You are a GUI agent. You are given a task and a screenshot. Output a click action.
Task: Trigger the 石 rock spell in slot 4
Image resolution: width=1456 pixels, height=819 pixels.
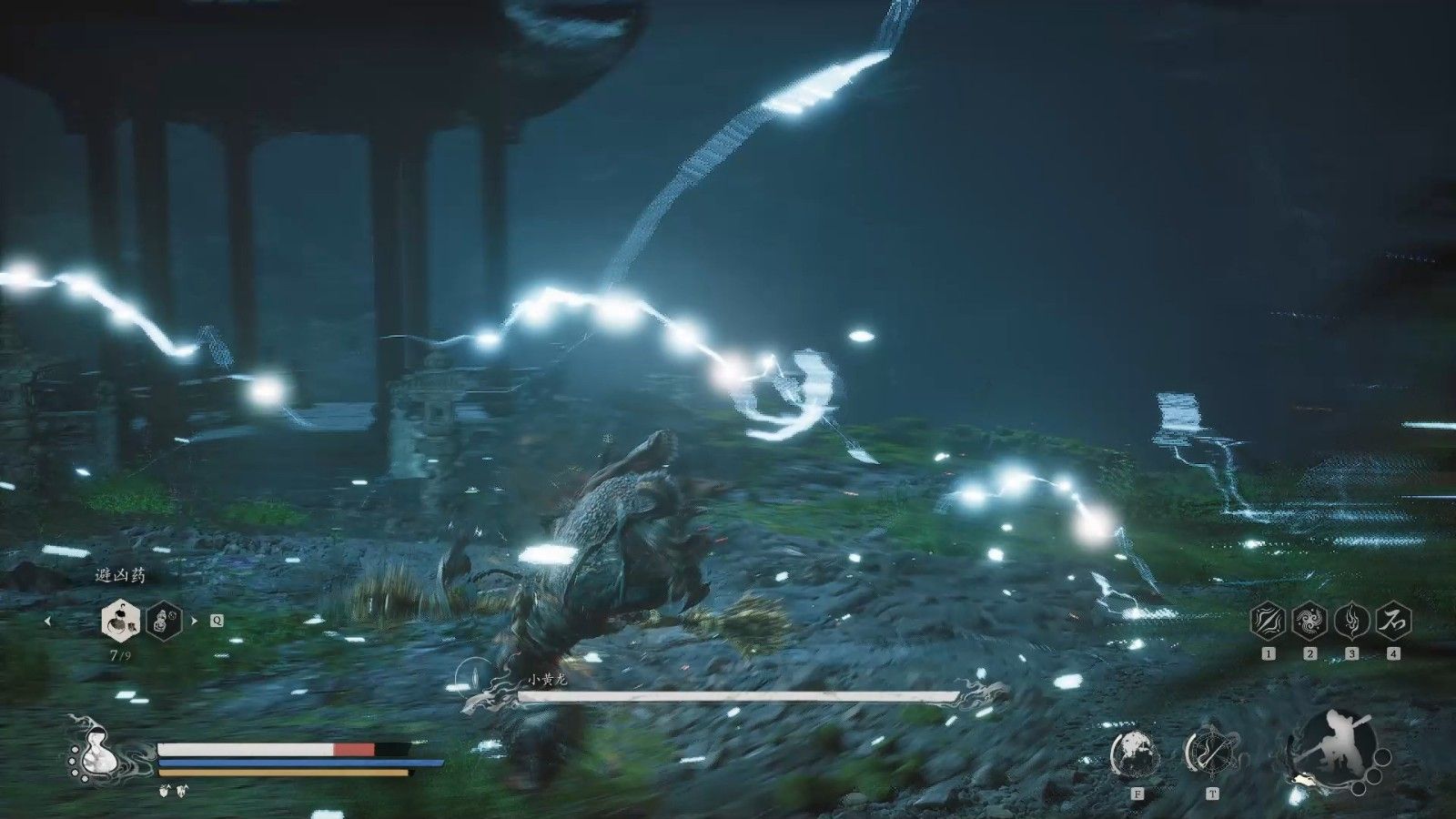coord(1393,622)
